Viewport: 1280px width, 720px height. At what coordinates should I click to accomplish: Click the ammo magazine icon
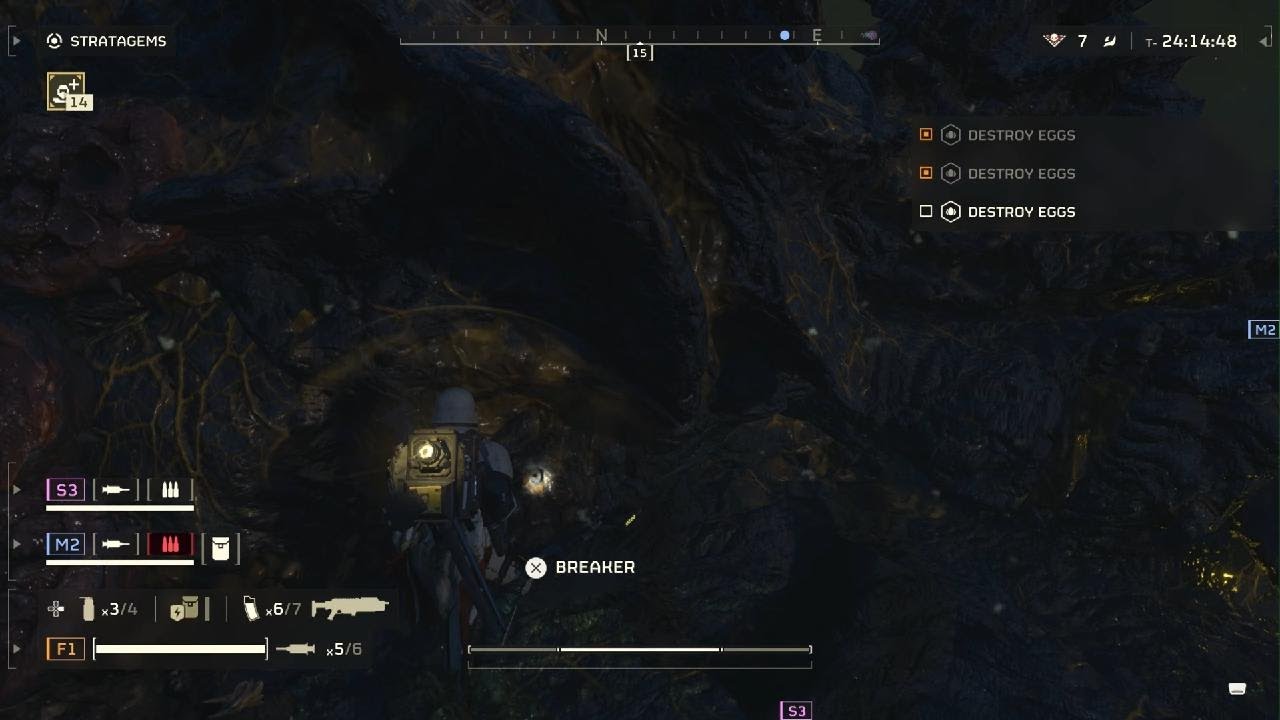point(251,608)
